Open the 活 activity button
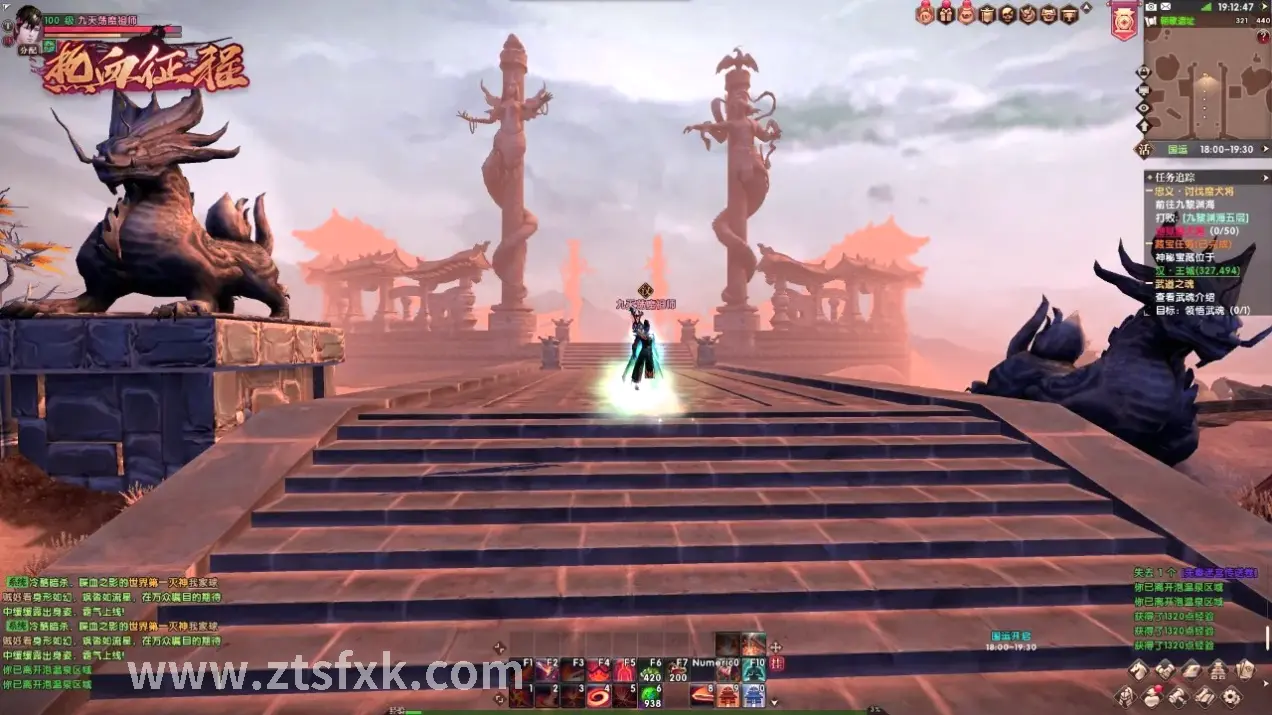 [1144, 149]
